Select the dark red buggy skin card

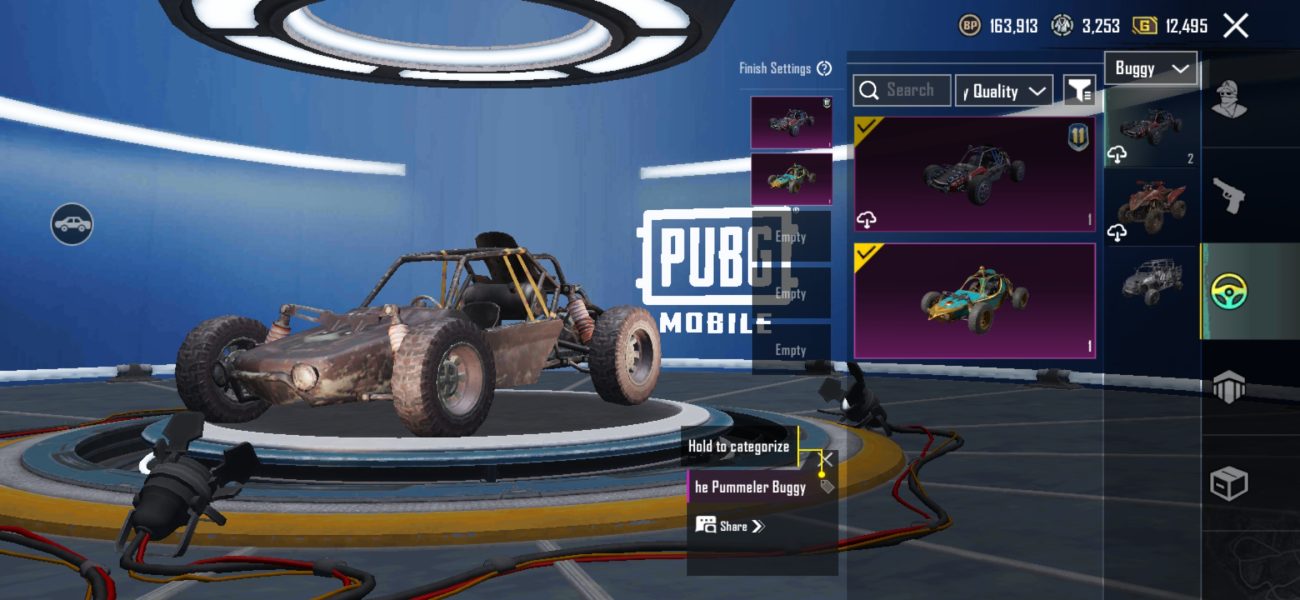974,175
